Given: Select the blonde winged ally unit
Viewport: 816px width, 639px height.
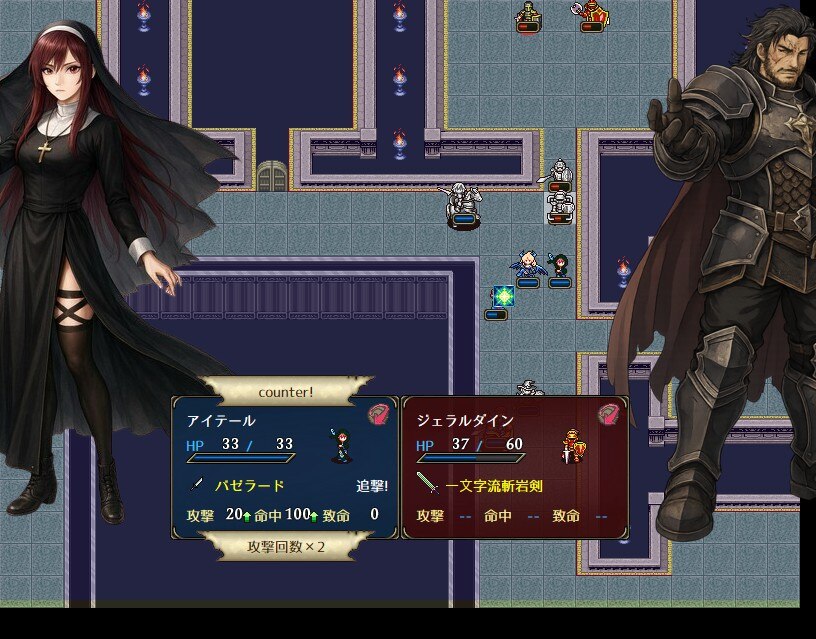Looking at the screenshot, I should point(527,265).
